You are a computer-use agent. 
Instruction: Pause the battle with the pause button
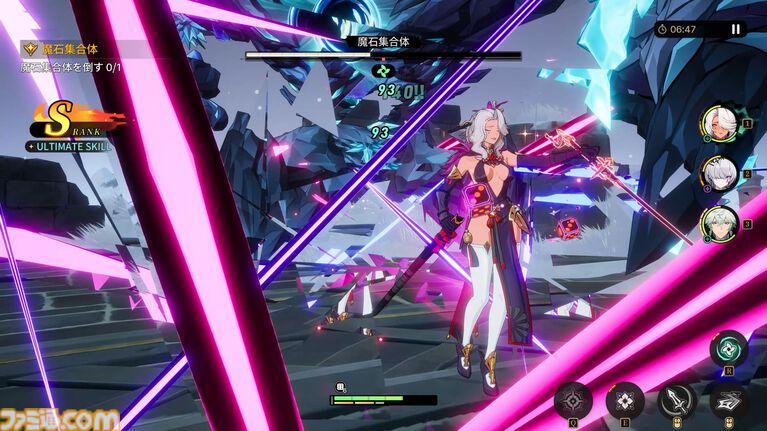(x=735, y=29)
